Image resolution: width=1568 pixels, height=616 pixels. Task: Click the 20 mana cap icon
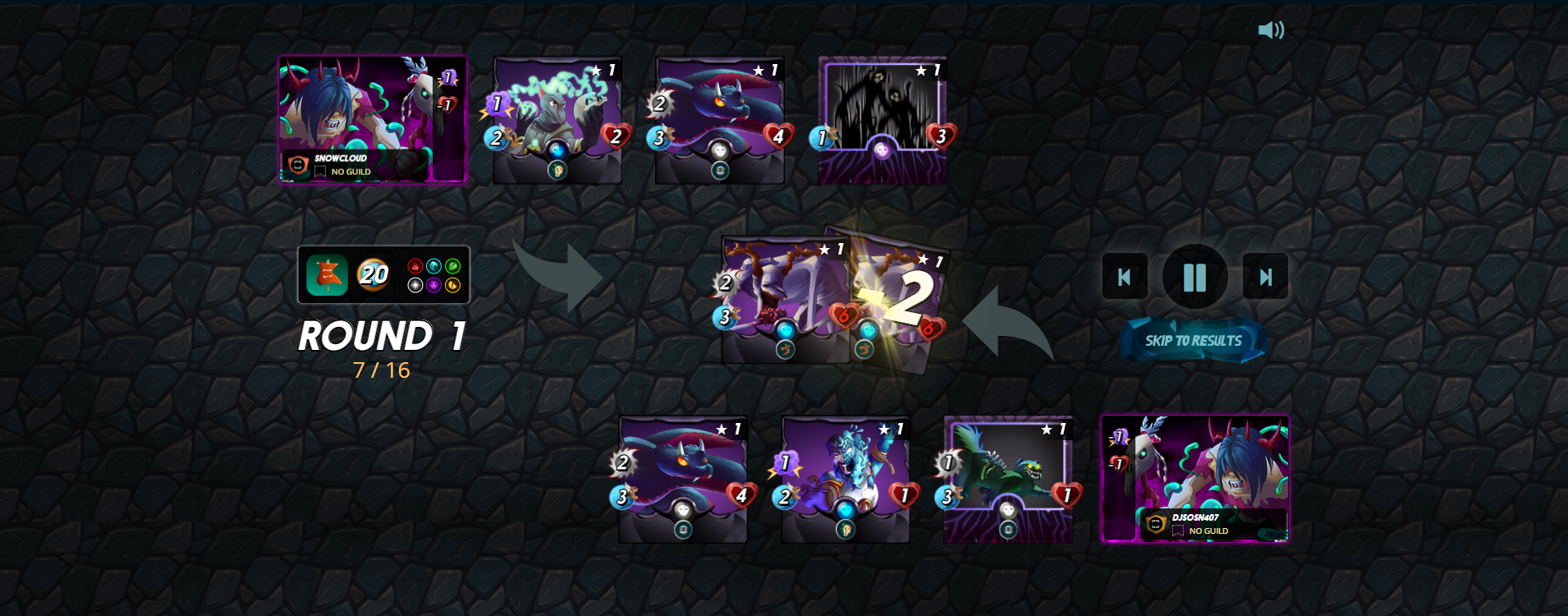click(374, 274)
